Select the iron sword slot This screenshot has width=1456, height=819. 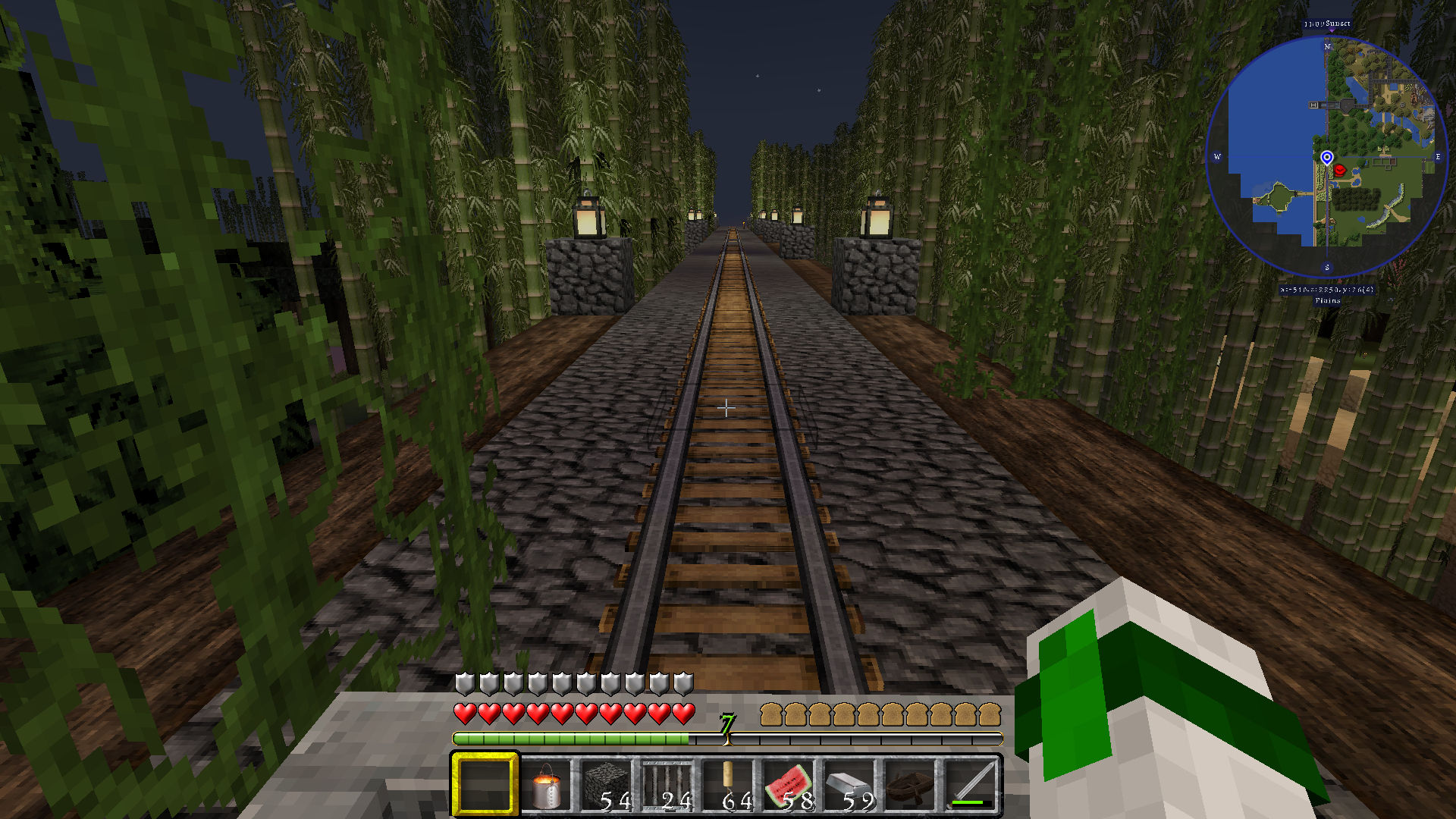pyautogui.click(x=971, y=785)
